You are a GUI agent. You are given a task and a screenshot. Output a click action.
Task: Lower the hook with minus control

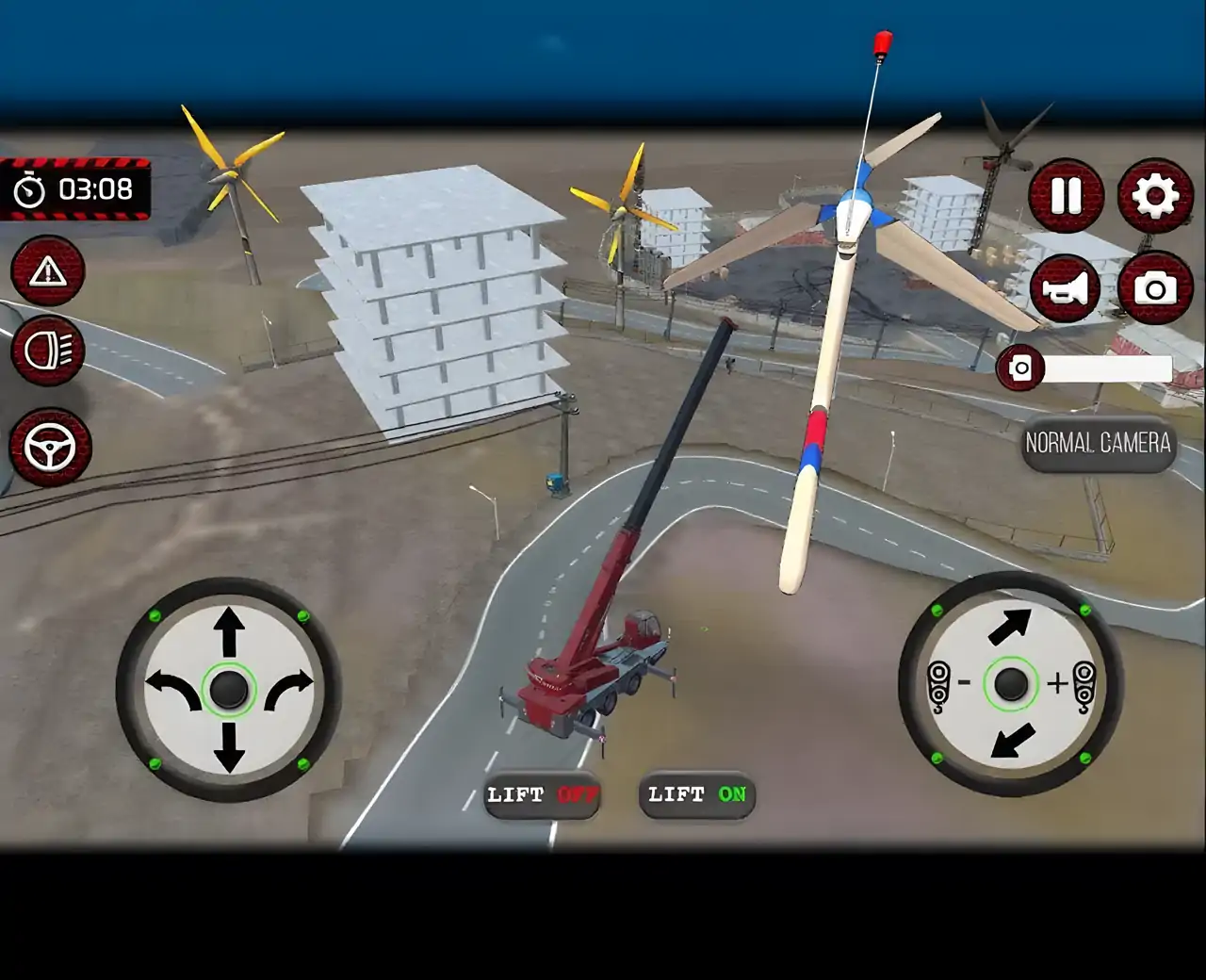(948, 683)
